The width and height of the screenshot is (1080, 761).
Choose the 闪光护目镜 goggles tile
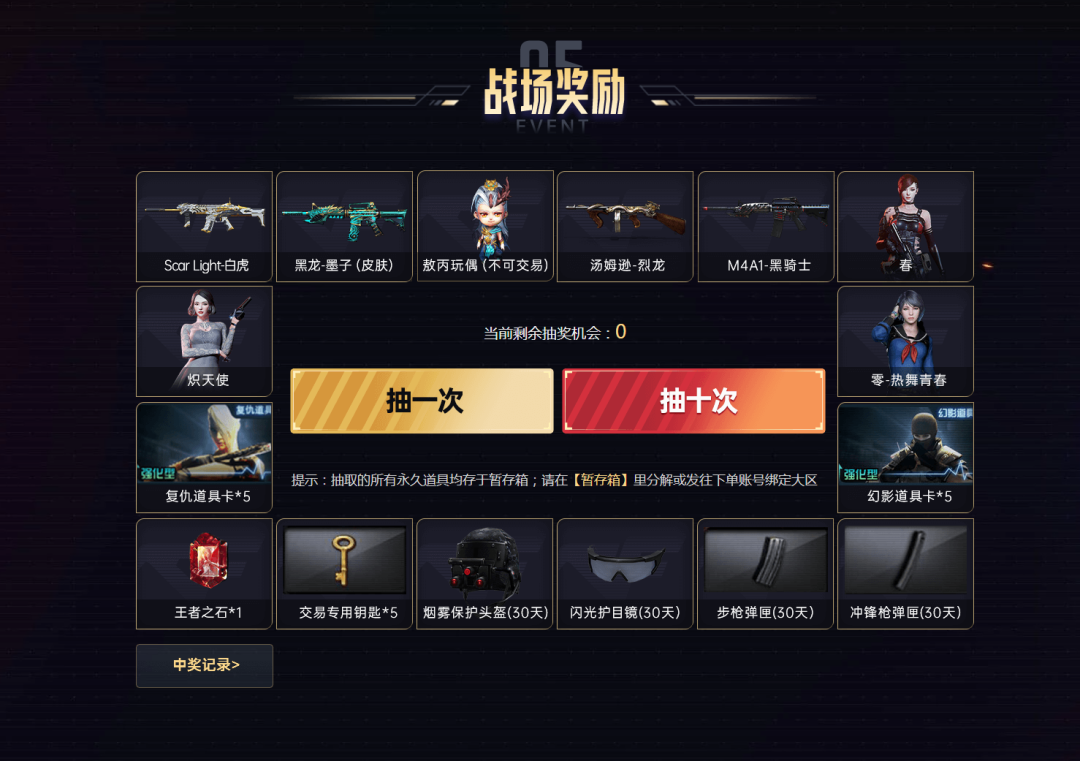tap(625, 573)
